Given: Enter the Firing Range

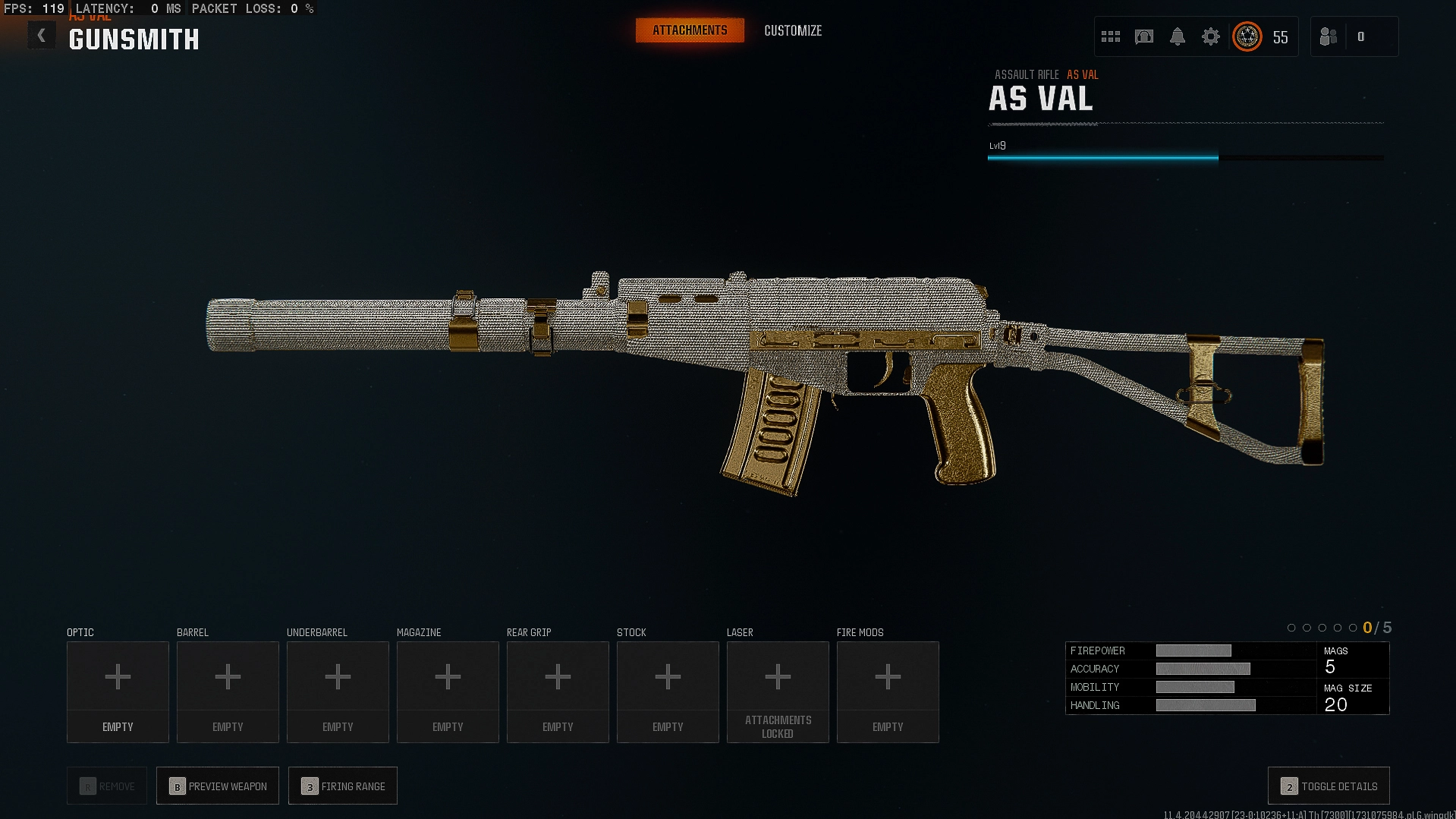Looking at the screenshot, I should [x=343, y=786].
